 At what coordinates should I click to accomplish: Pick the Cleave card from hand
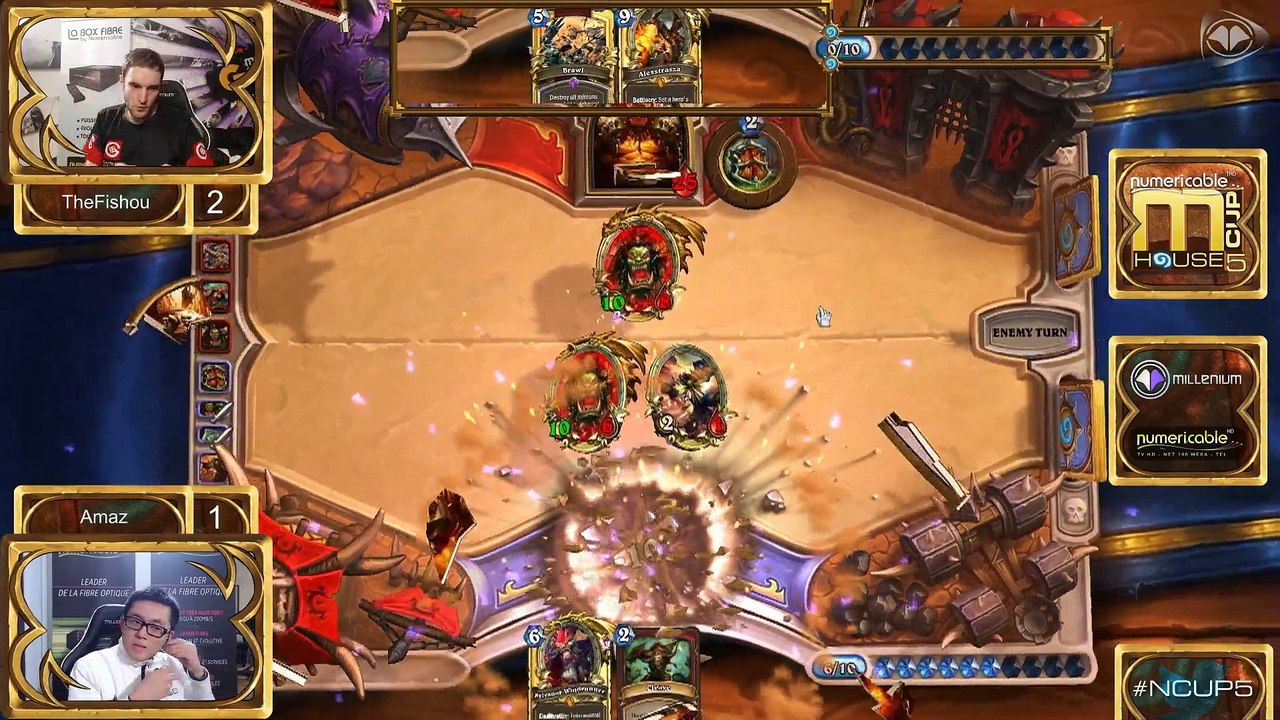click(658, 668)
